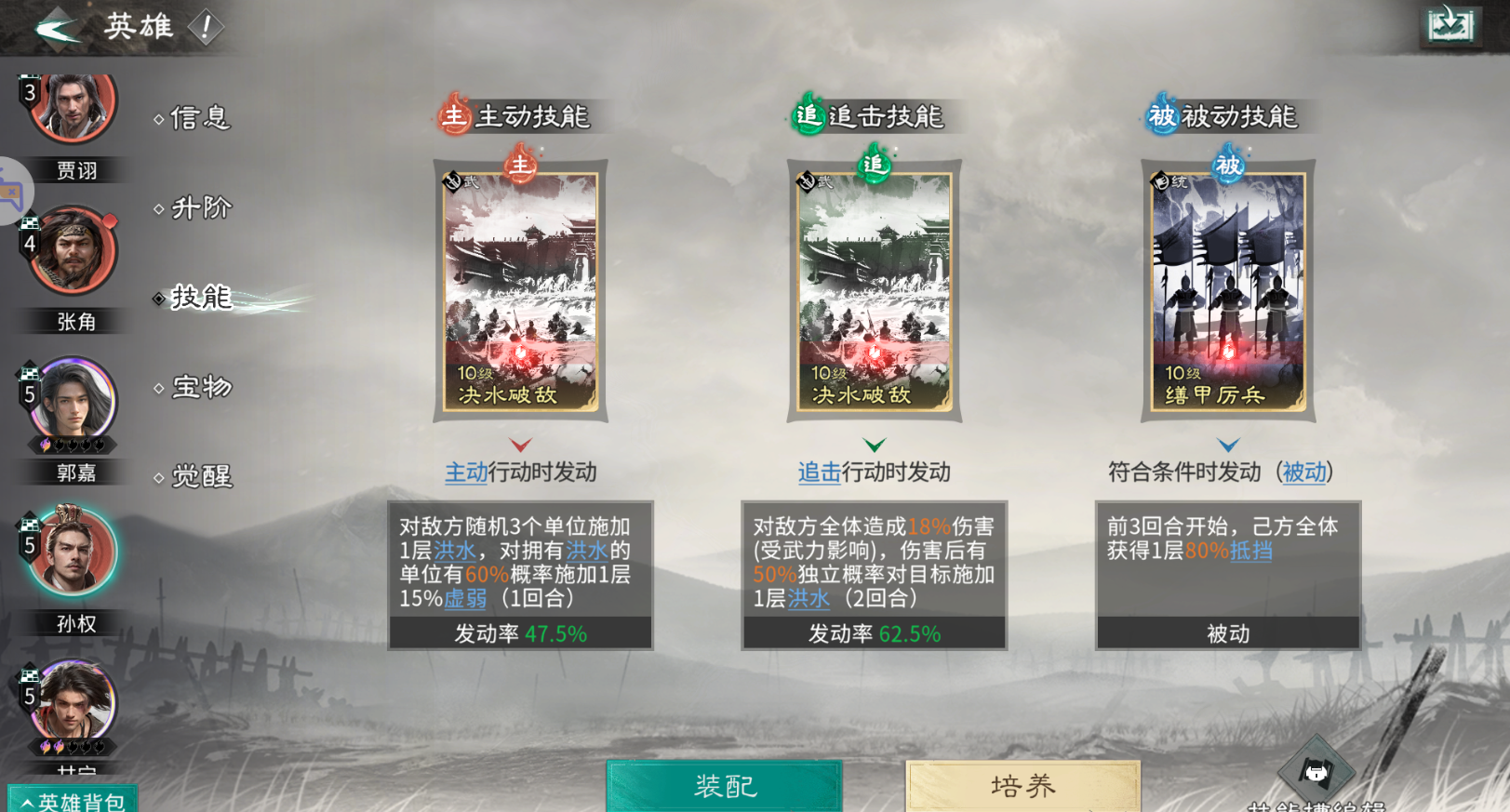Expand details under the passive skill via blue chevron

coord(1226,444)
